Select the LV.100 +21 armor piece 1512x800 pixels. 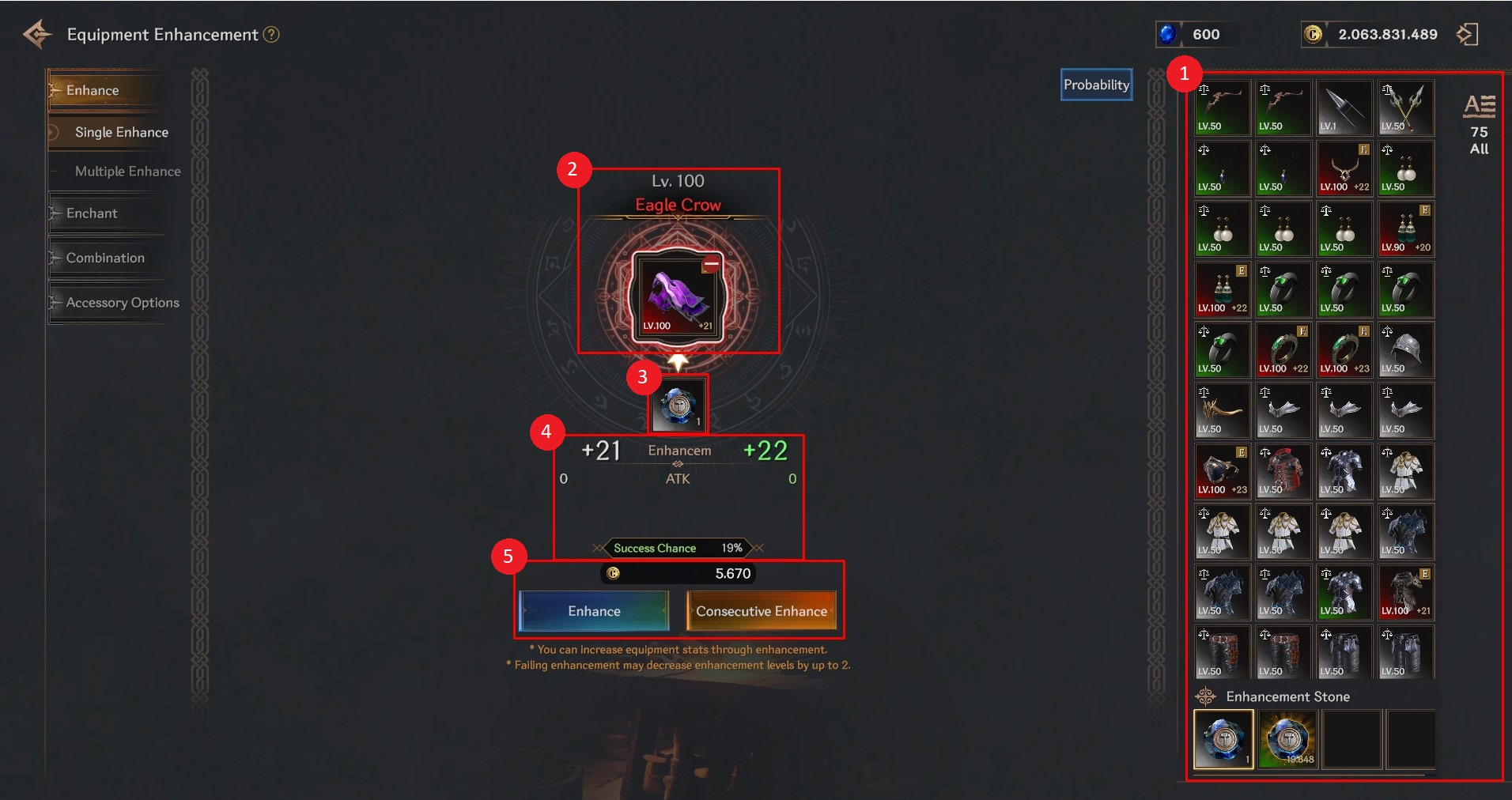[1406, 593]
